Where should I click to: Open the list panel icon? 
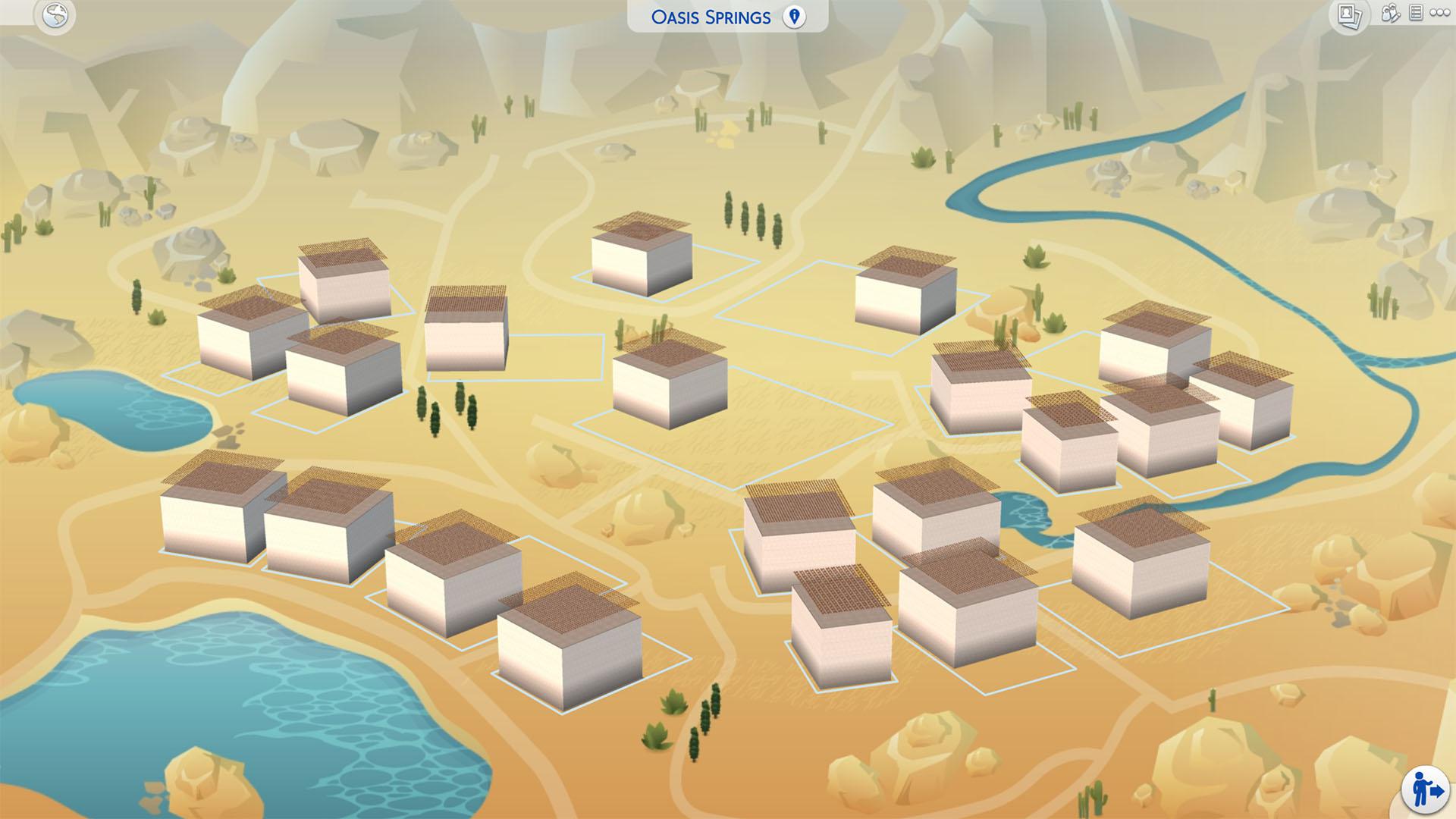coord(1415,14)
